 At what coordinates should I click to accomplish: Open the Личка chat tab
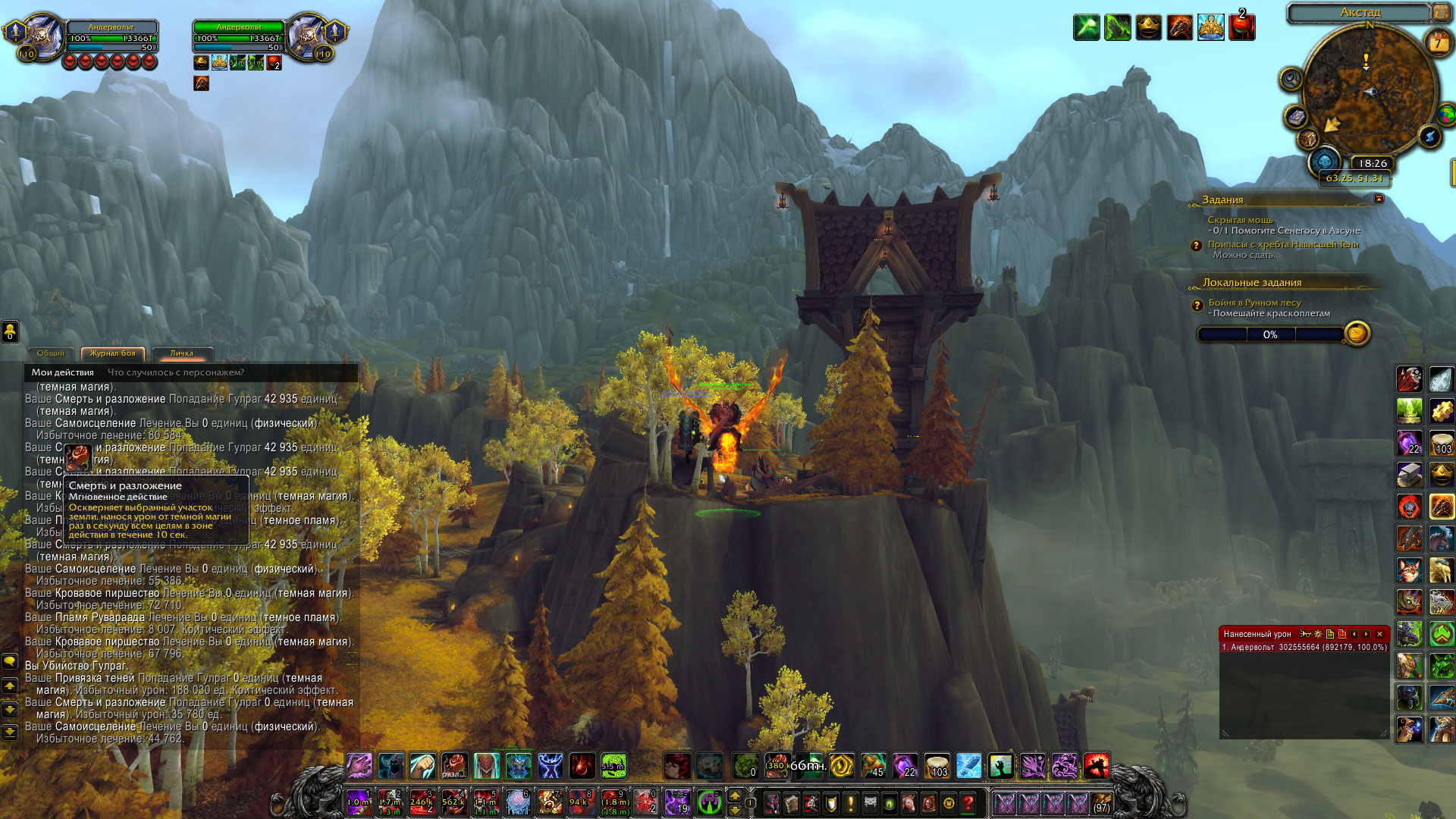click(x=181, y=353)
